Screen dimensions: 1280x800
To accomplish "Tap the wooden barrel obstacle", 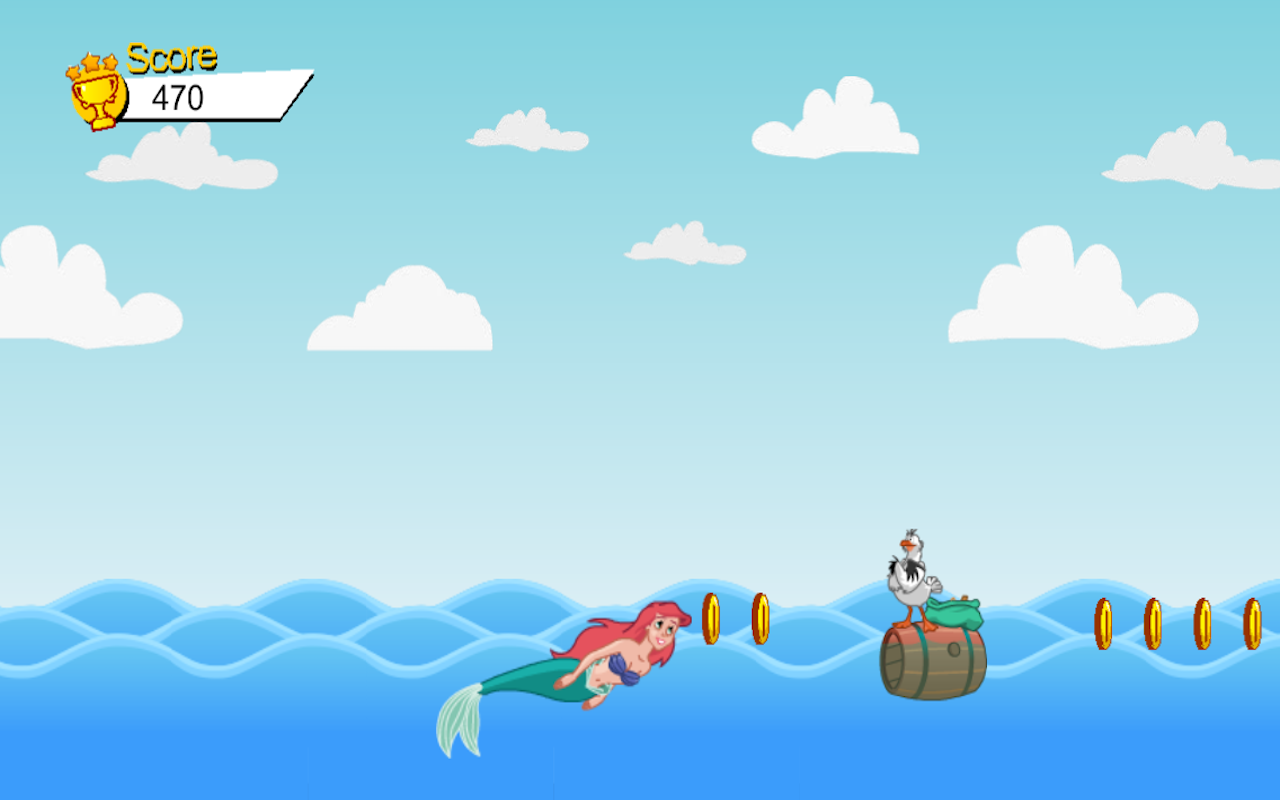I will click(933, 665).
